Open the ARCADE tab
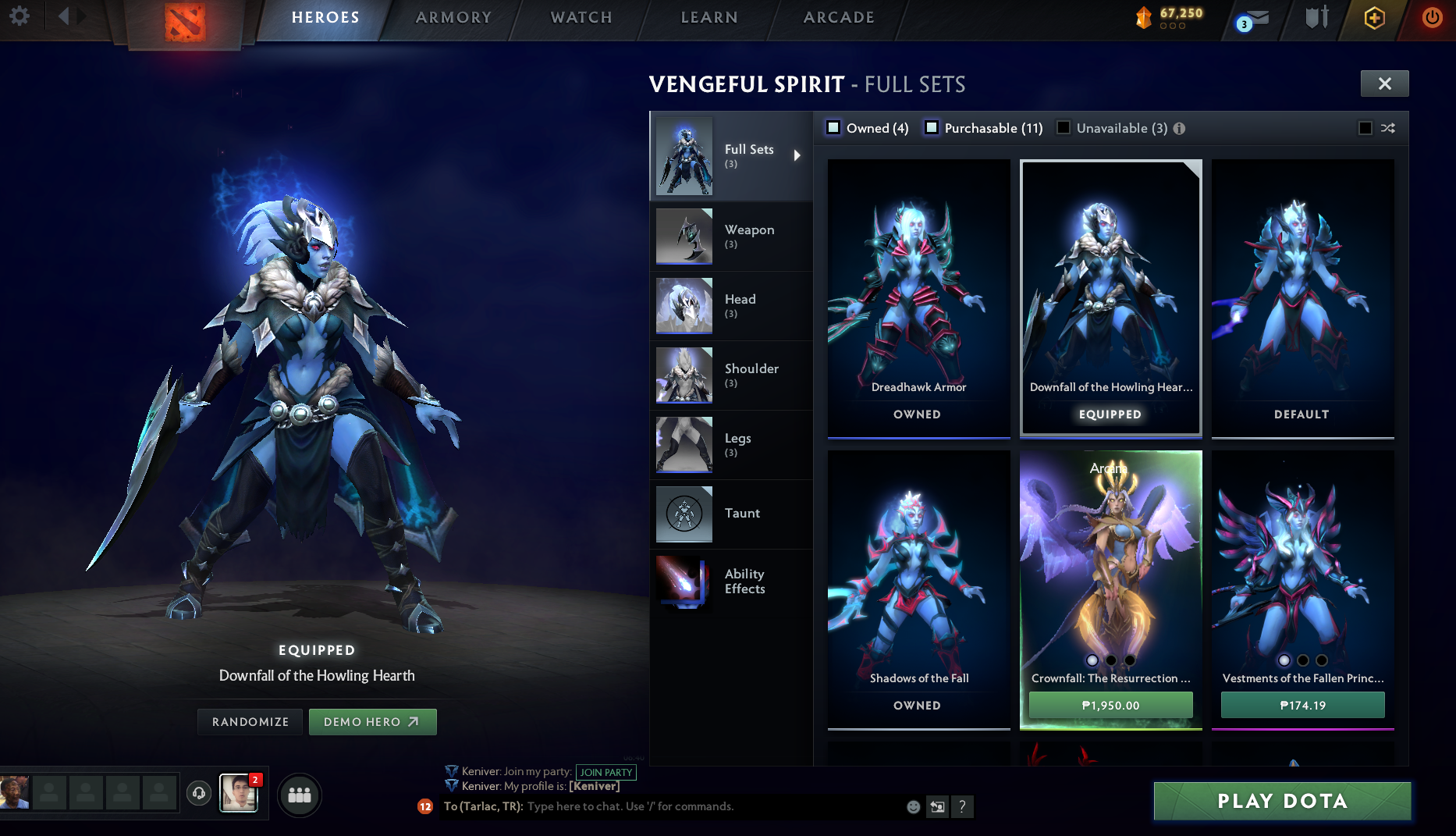1456x836 pixels. [837, 17]
